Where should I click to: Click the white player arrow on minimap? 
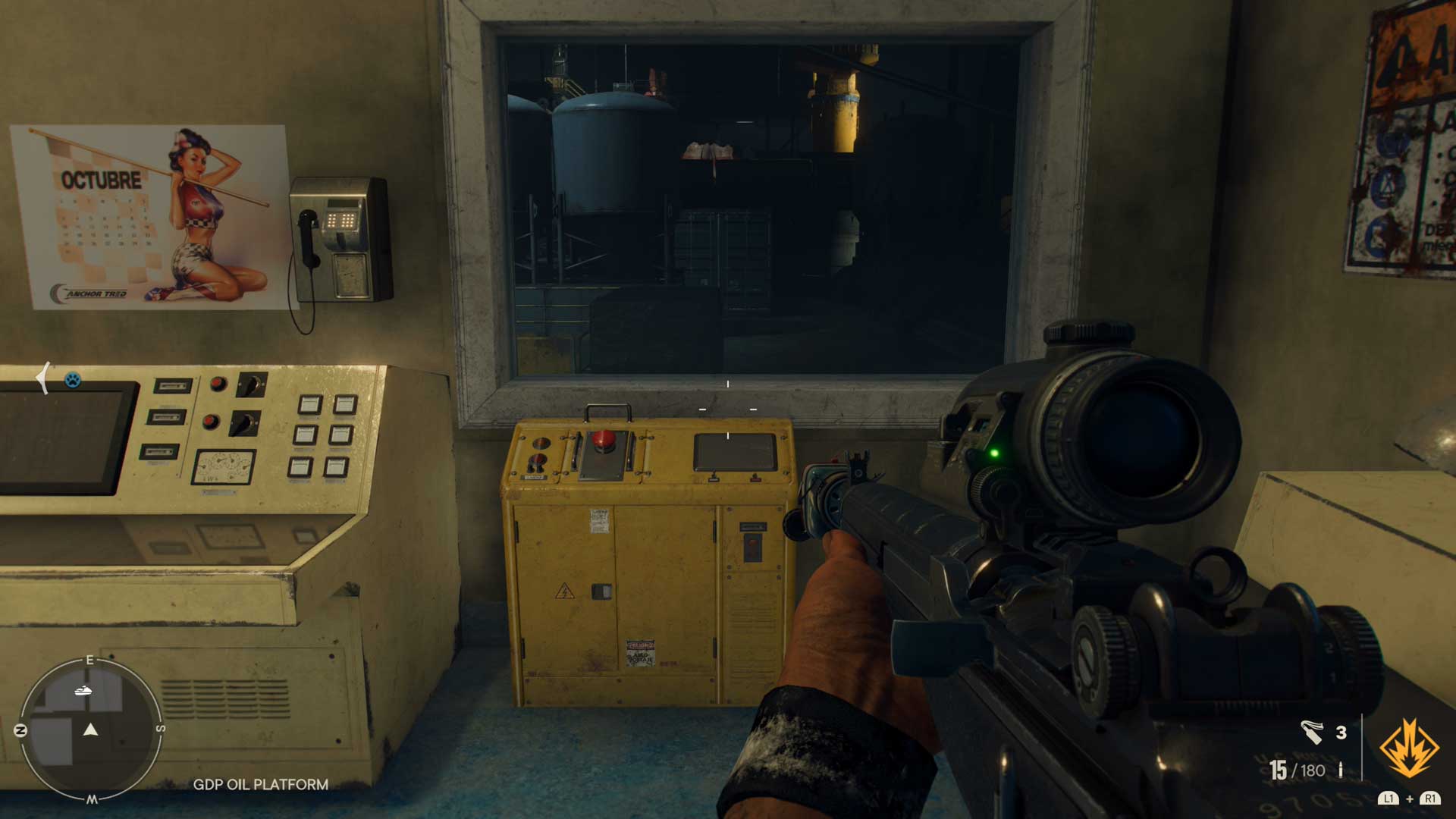point(91,730)
